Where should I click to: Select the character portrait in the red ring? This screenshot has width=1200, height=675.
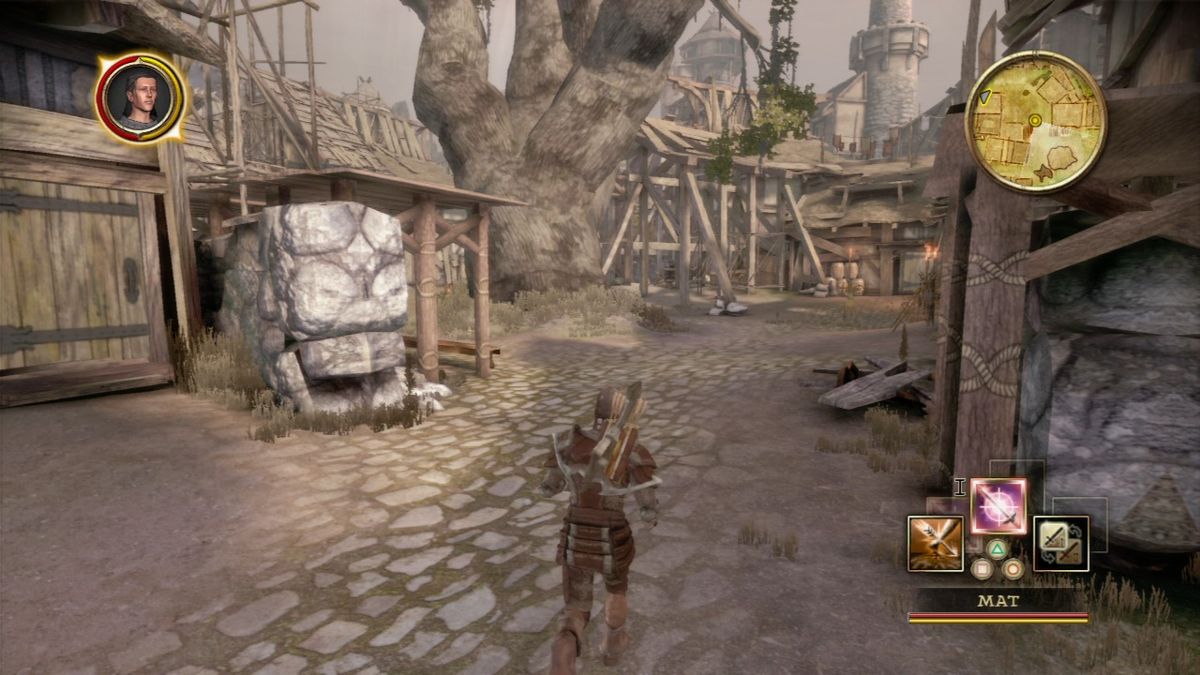point(140,97)
